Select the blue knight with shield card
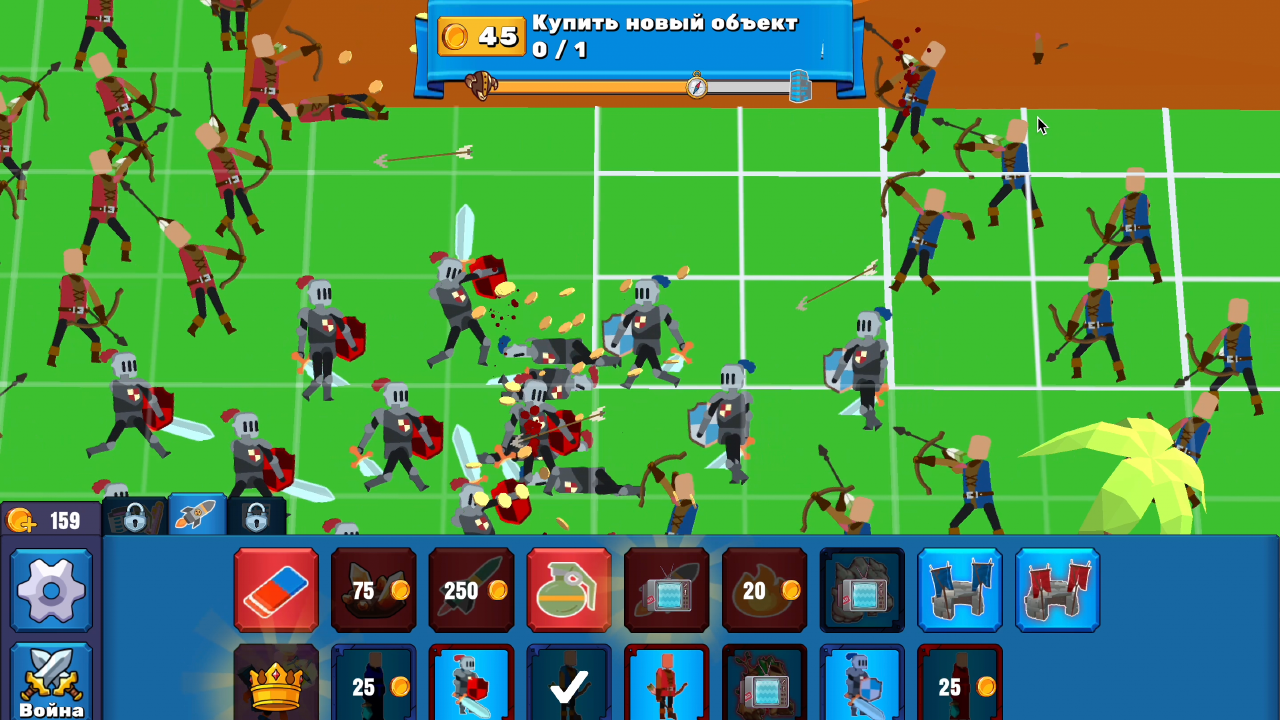The image size is (1280, 720). click(862, 690)
